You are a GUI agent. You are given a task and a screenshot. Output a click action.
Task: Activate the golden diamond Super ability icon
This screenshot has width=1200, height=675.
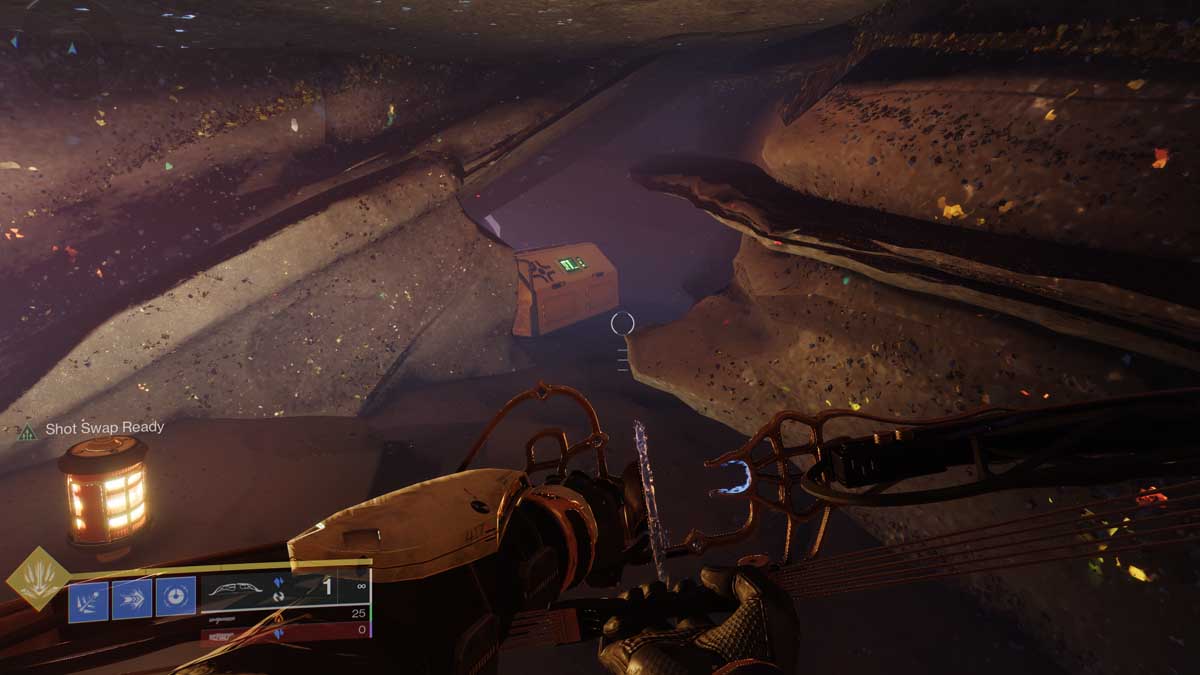click(x=38, y=578)
